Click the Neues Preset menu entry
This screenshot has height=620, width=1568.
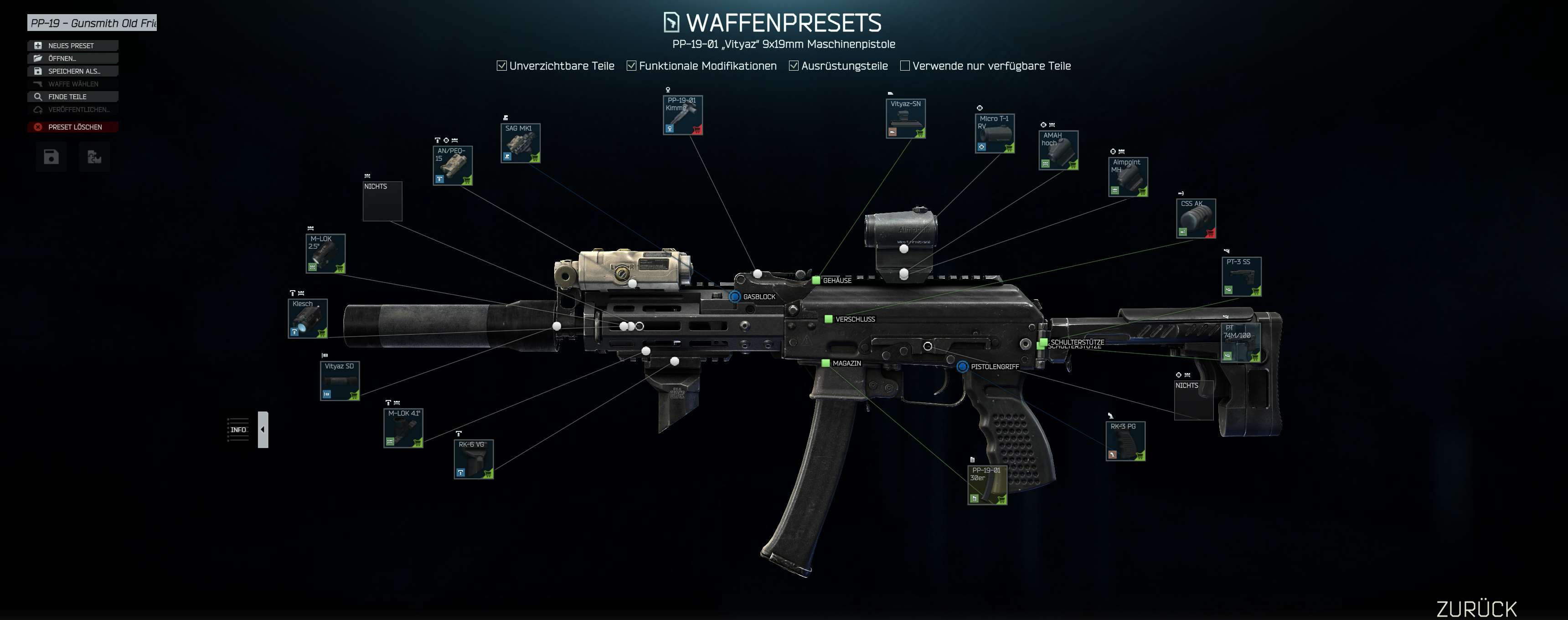tap(72, 46)
